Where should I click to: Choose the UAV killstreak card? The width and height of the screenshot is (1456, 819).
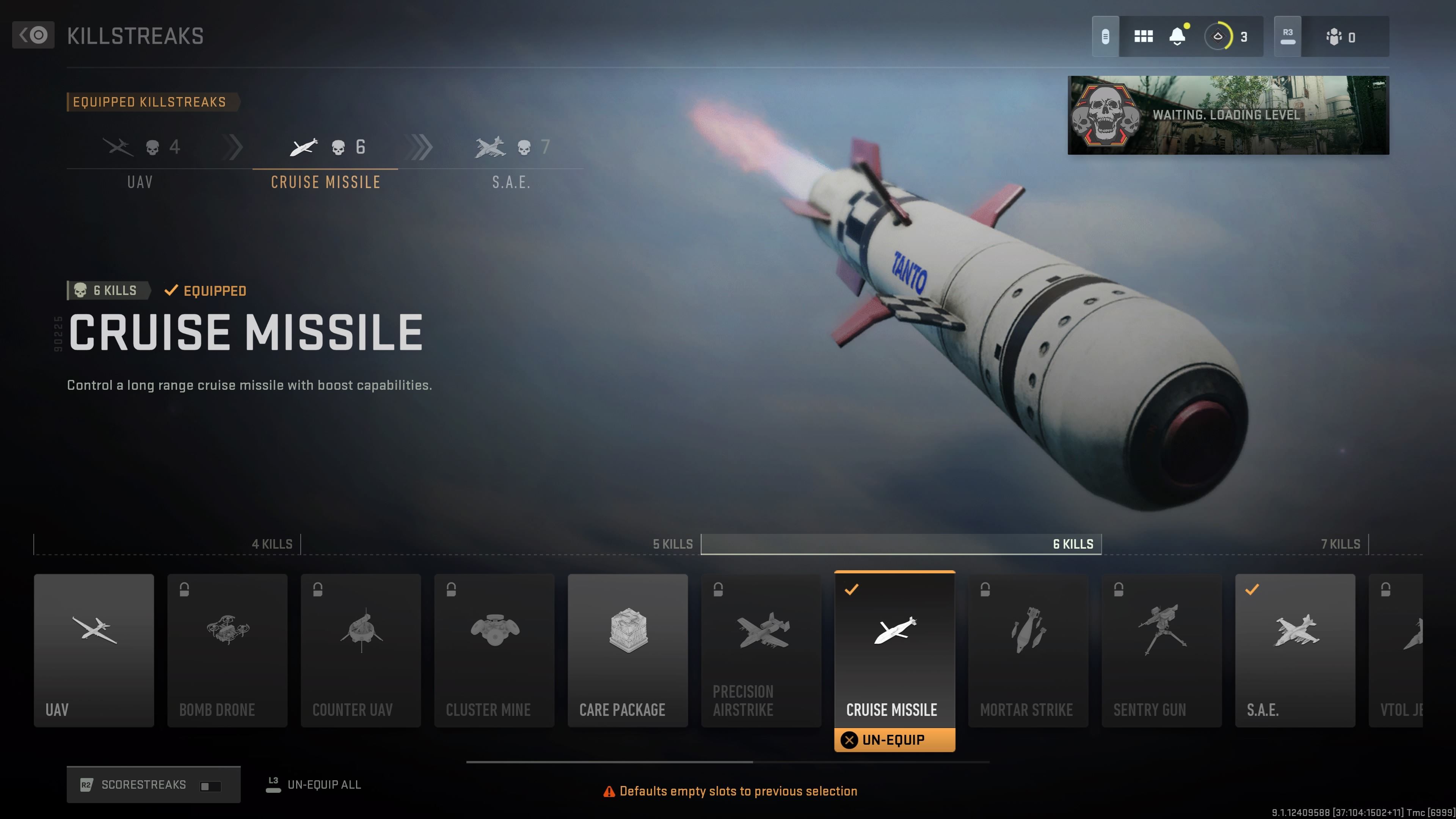pos(94,650)
